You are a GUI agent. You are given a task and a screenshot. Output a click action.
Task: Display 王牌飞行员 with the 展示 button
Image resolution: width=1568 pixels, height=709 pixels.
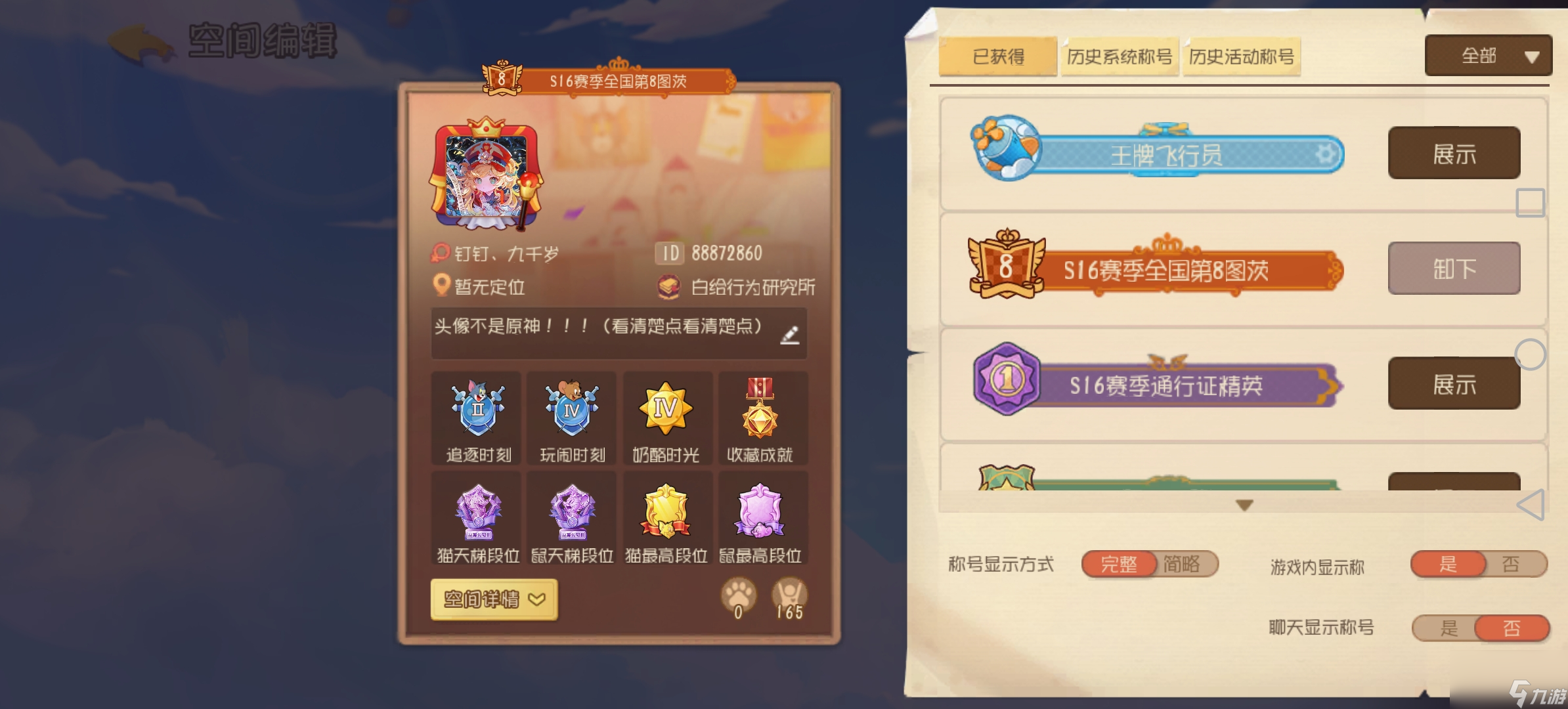point(1454,153)
